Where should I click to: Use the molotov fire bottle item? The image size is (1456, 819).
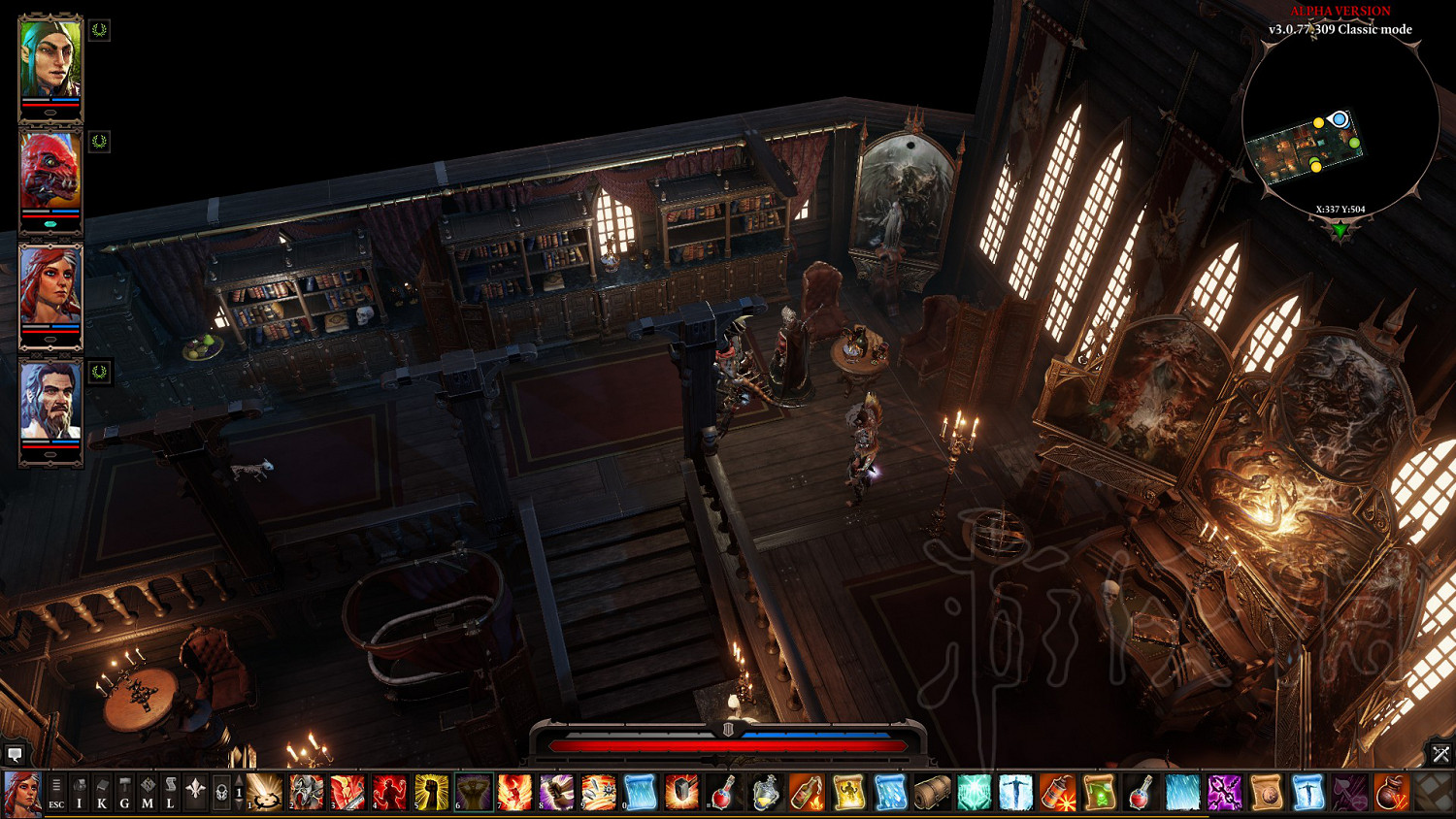(x=807, y=793)
